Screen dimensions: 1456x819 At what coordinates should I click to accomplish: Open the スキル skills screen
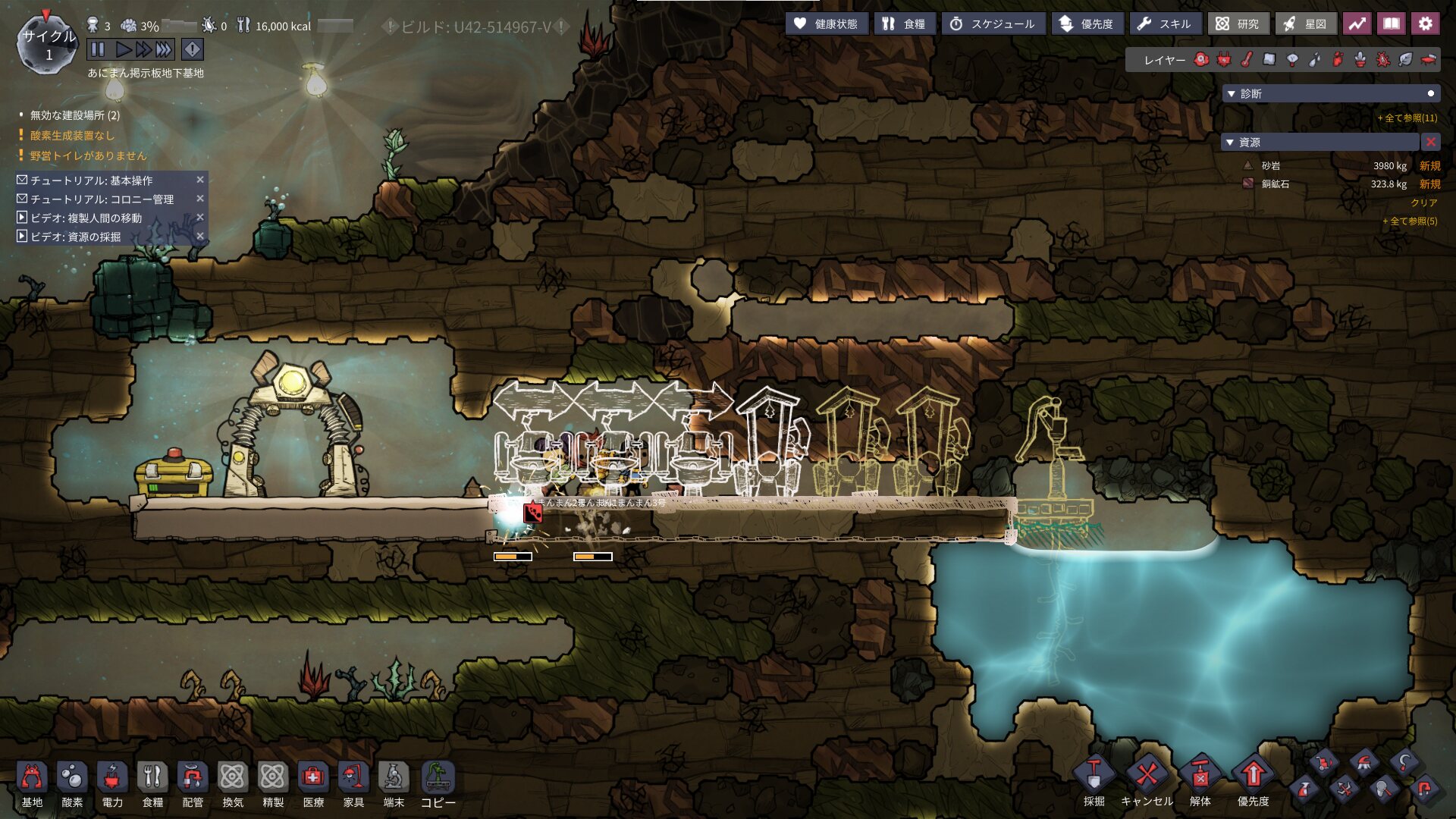point(1165,24)
